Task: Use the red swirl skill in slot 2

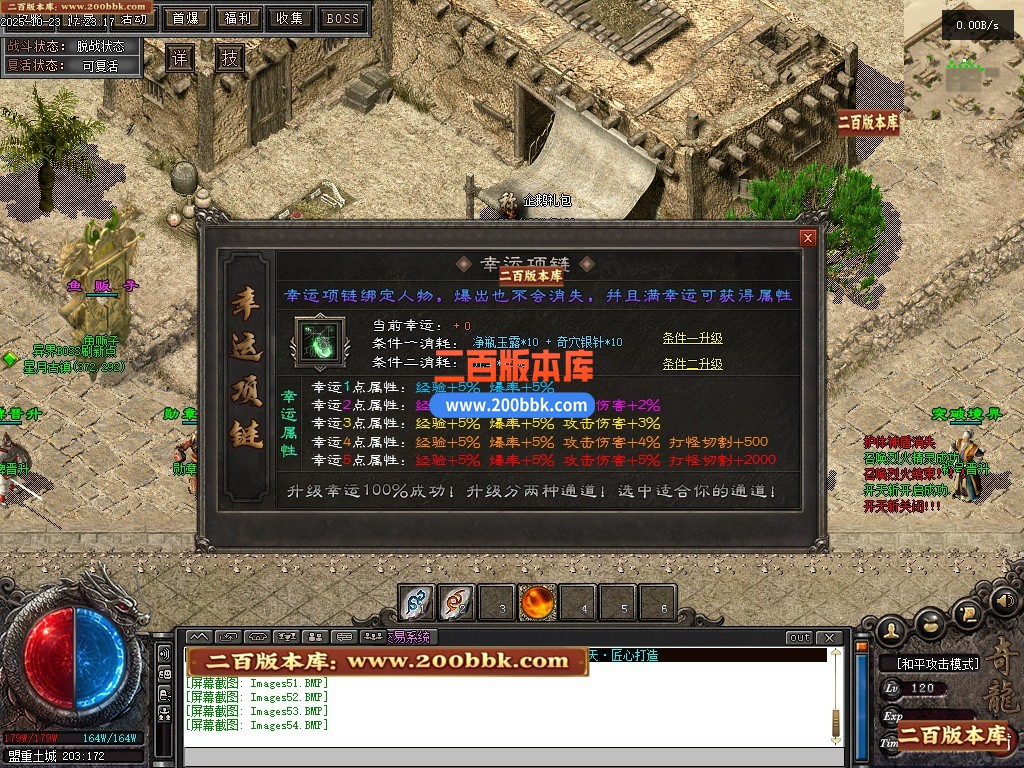Action: [x=457, y=603]
